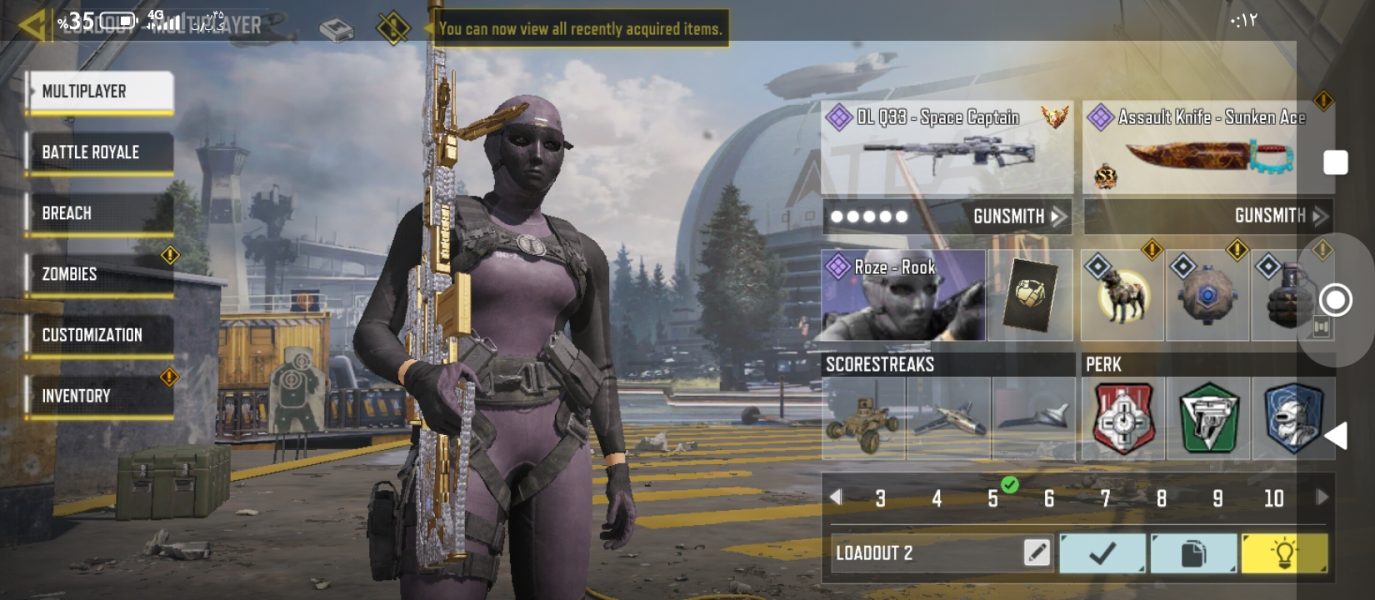This screenshot has width=1375, height=600.
Task: Select the Multiplayer tab
Action: point(99,92)
